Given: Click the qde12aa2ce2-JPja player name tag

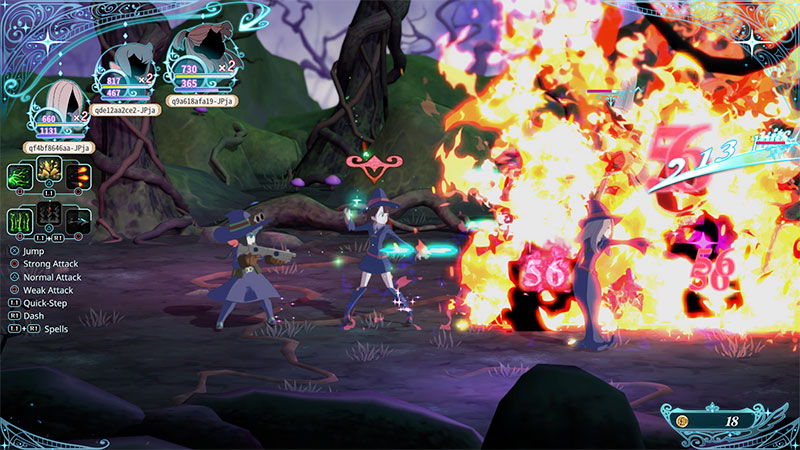Looking at the screenshot, I should click(x=127, y=109).
